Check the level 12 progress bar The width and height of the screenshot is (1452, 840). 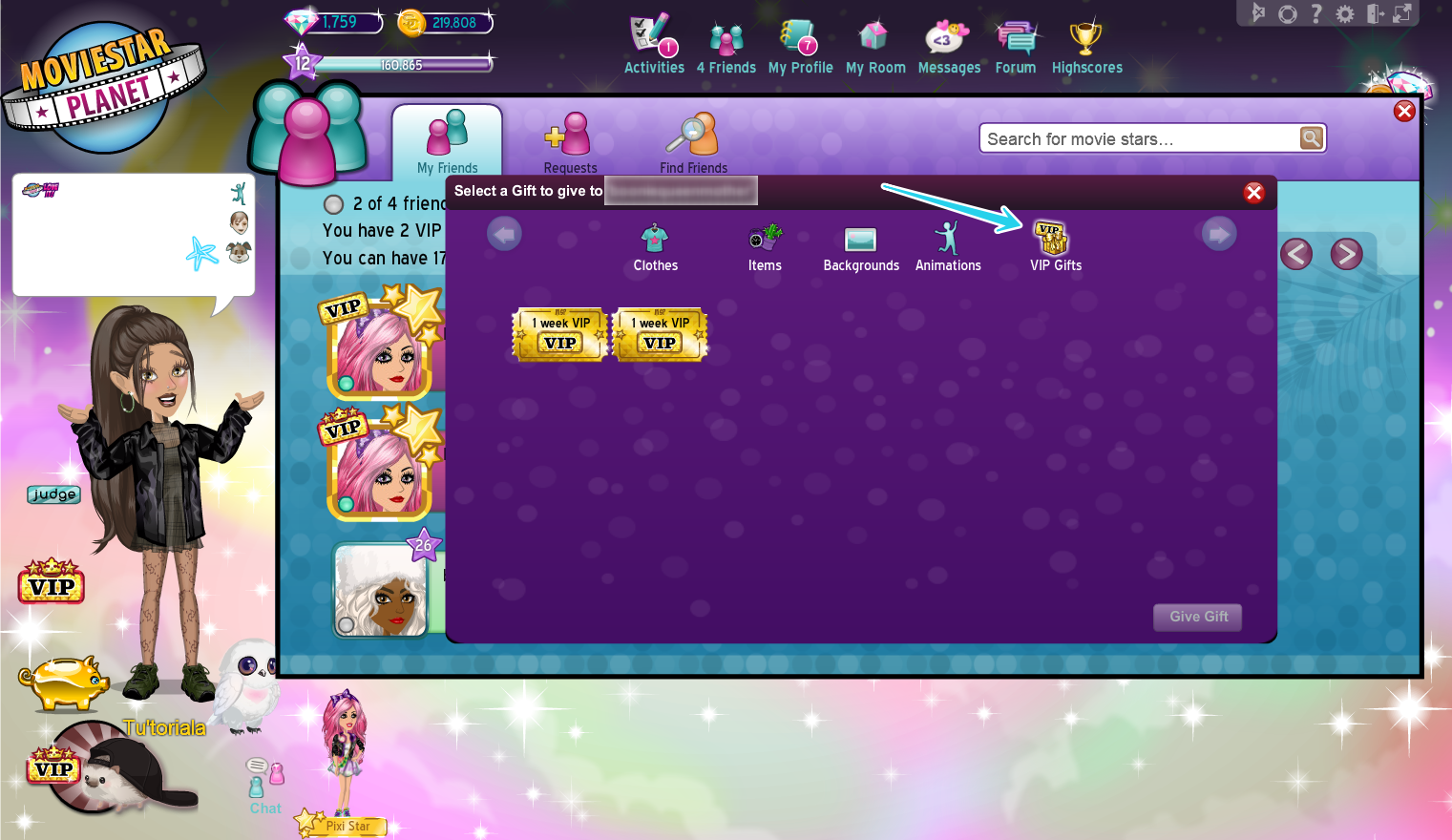coord(401,63)
